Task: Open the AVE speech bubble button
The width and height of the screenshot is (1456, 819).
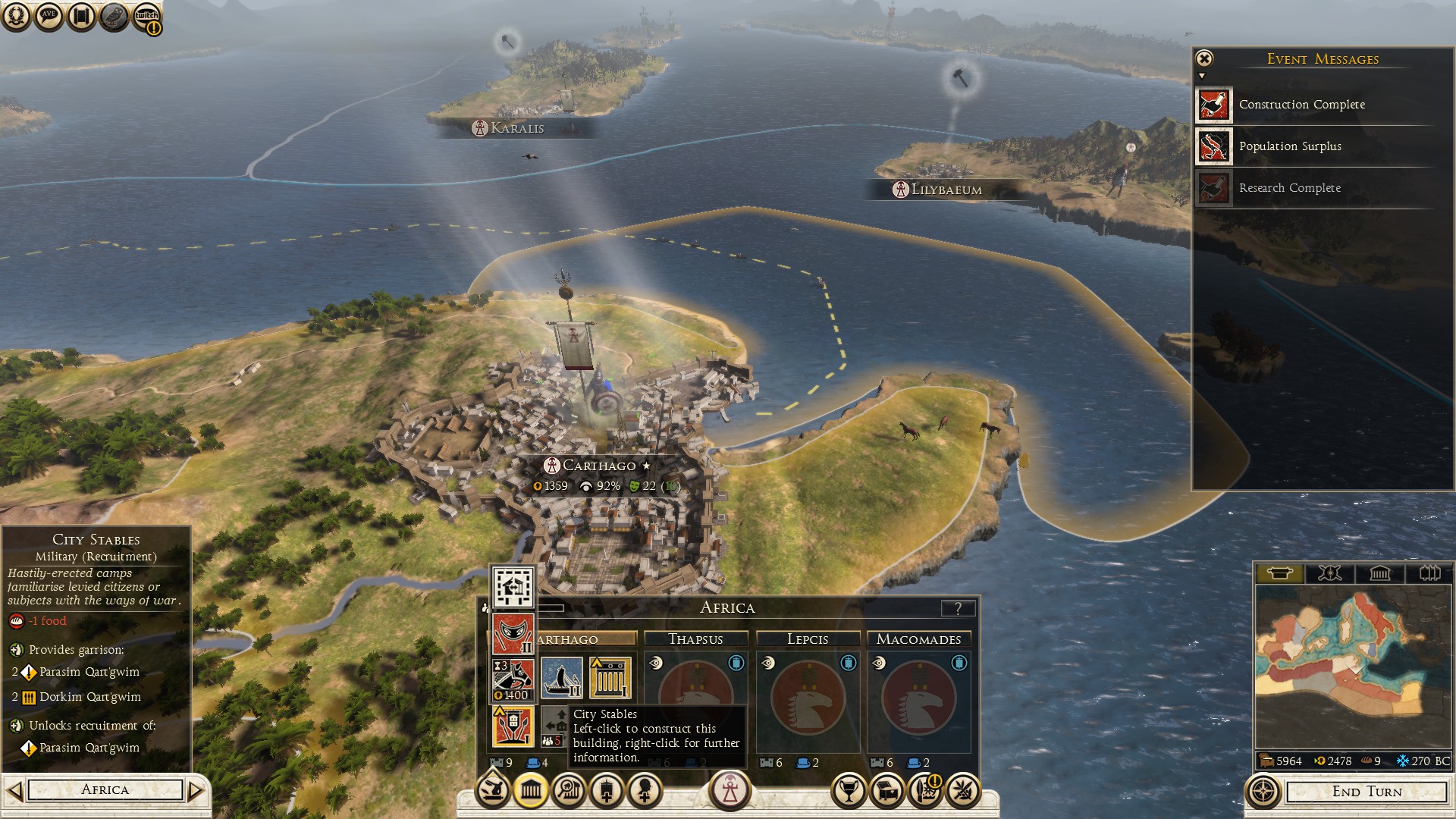Action: (49, 17)
